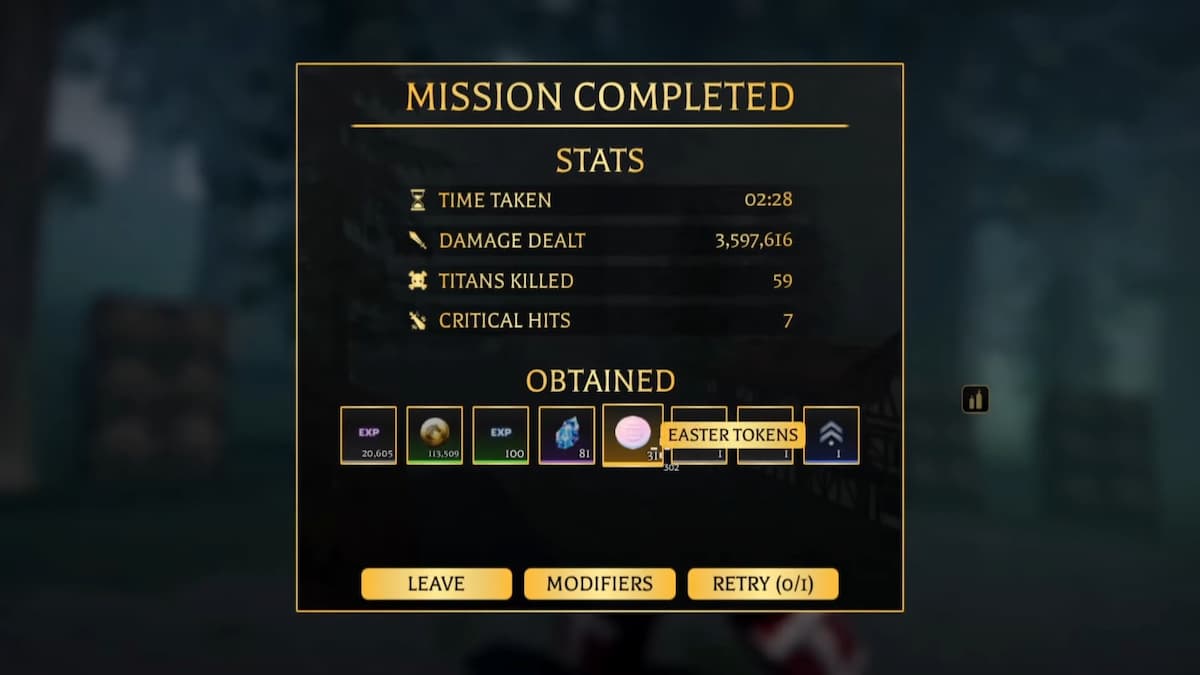The height and width of the screenshot is (675, 1200).
Task: Inspect the blue crystal reward slot
Action: click(x=567, y=435)
